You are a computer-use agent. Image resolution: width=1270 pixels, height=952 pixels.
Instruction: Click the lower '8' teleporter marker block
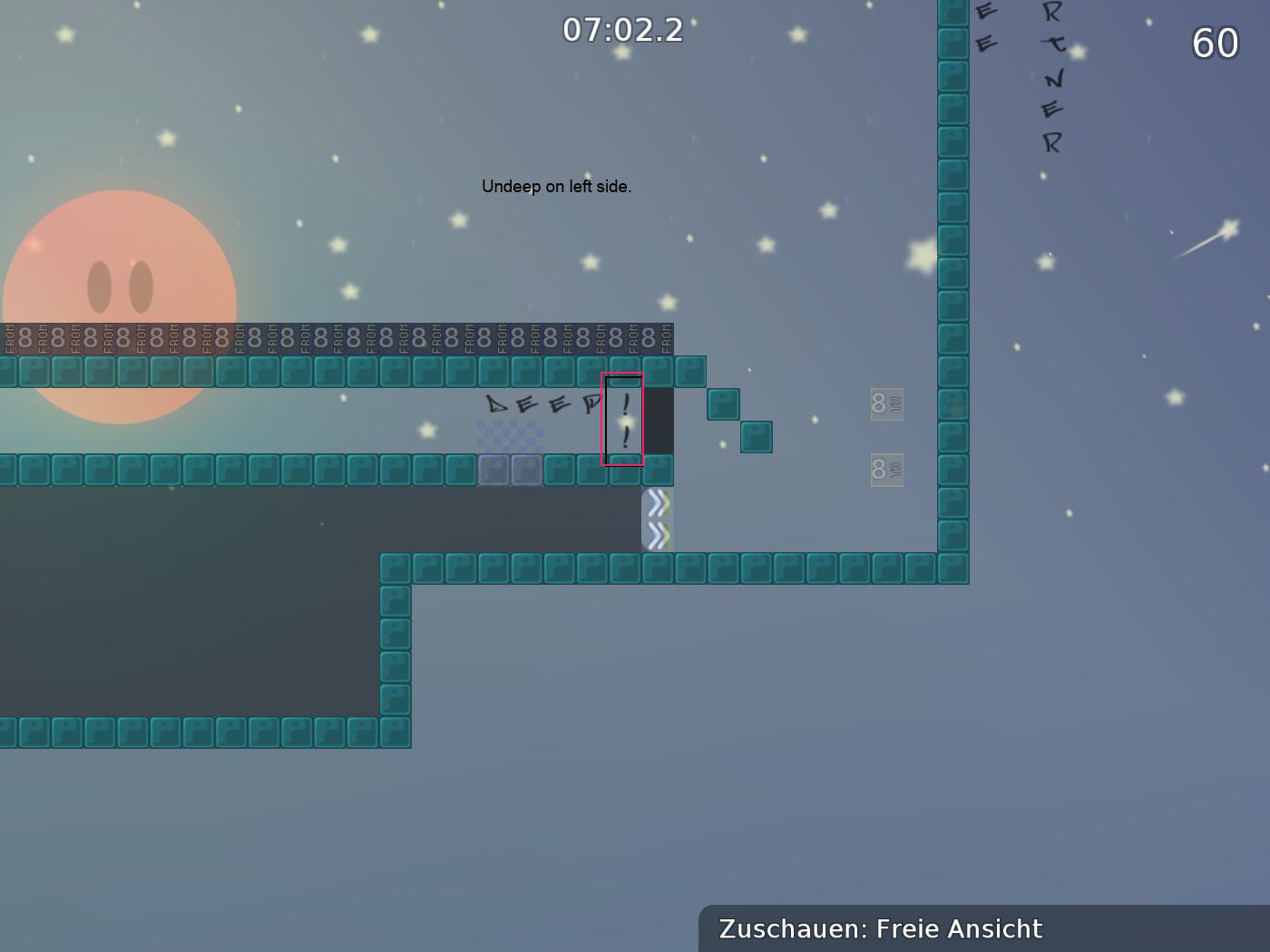(x=885, y=470)
